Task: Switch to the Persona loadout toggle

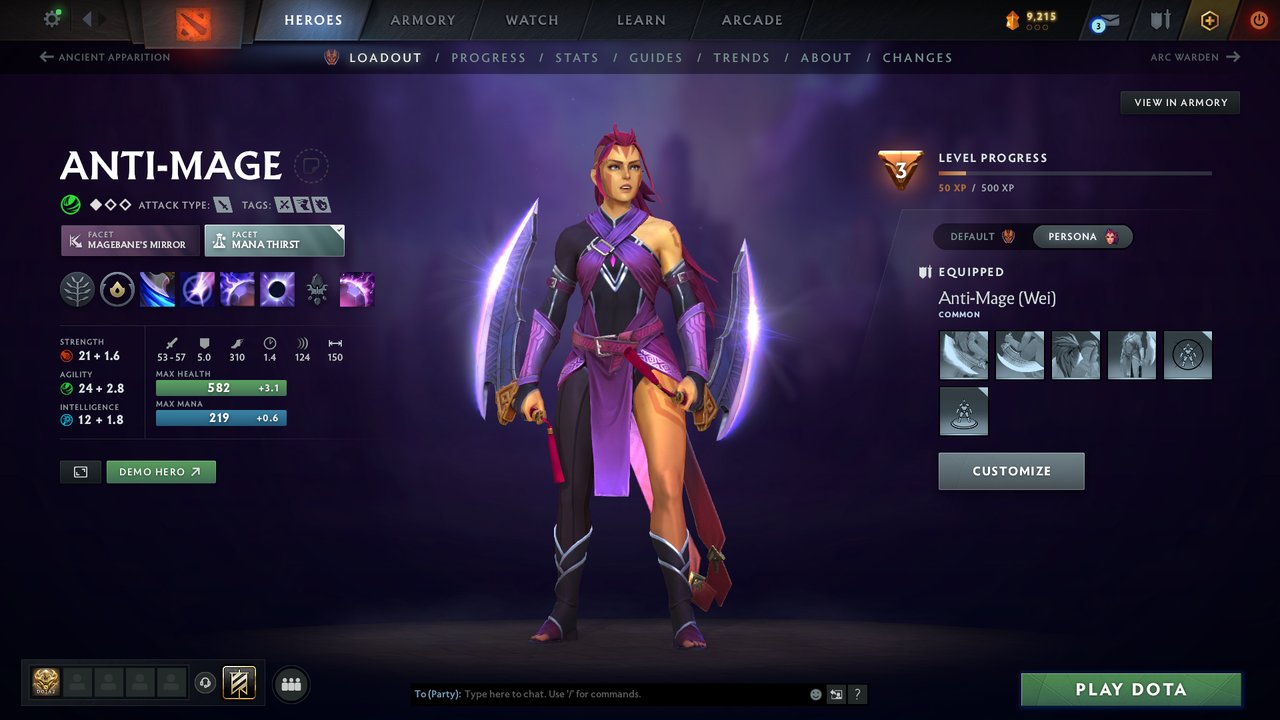Action: (x=1082, y=236)
